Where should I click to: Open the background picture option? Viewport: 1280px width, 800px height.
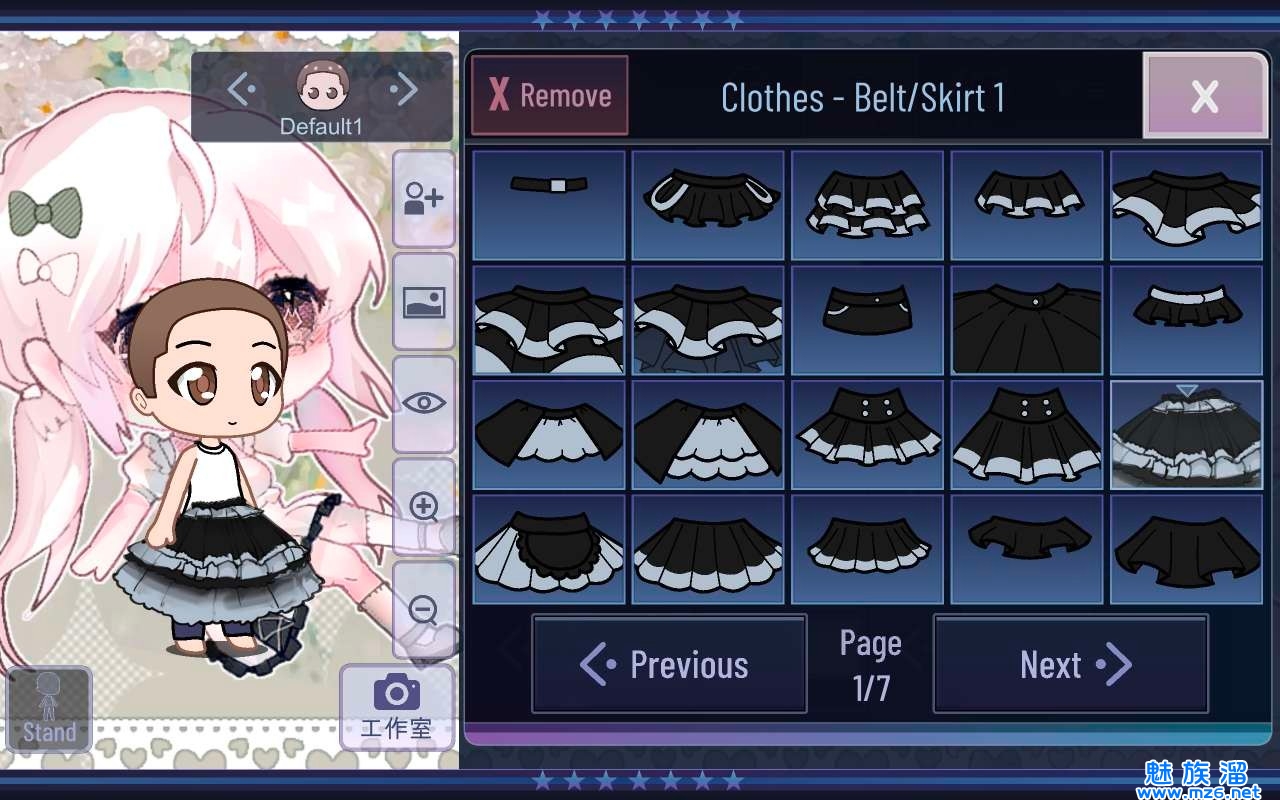click(424, 302)
